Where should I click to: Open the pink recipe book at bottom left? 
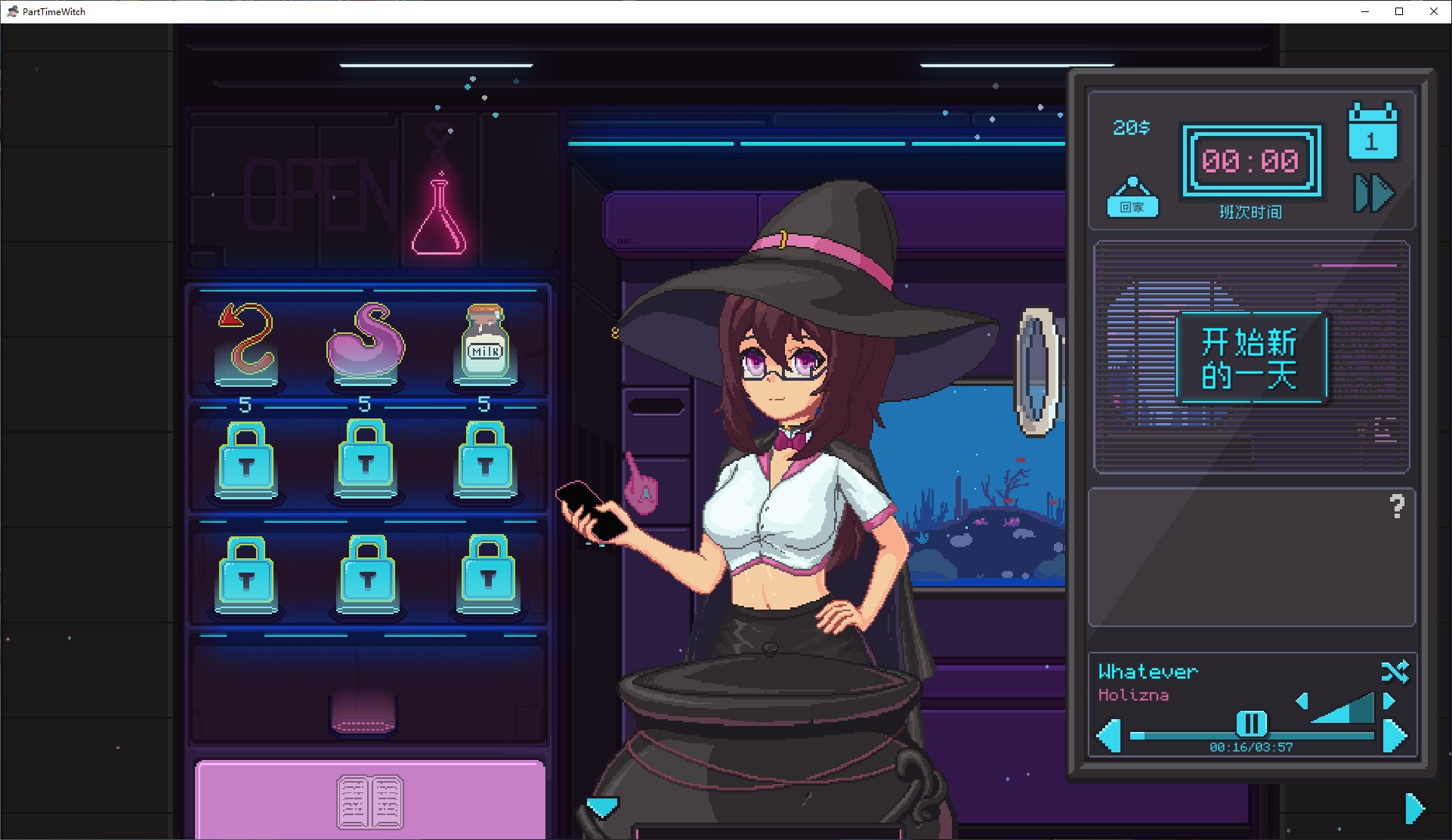click(x=369, y=801)
